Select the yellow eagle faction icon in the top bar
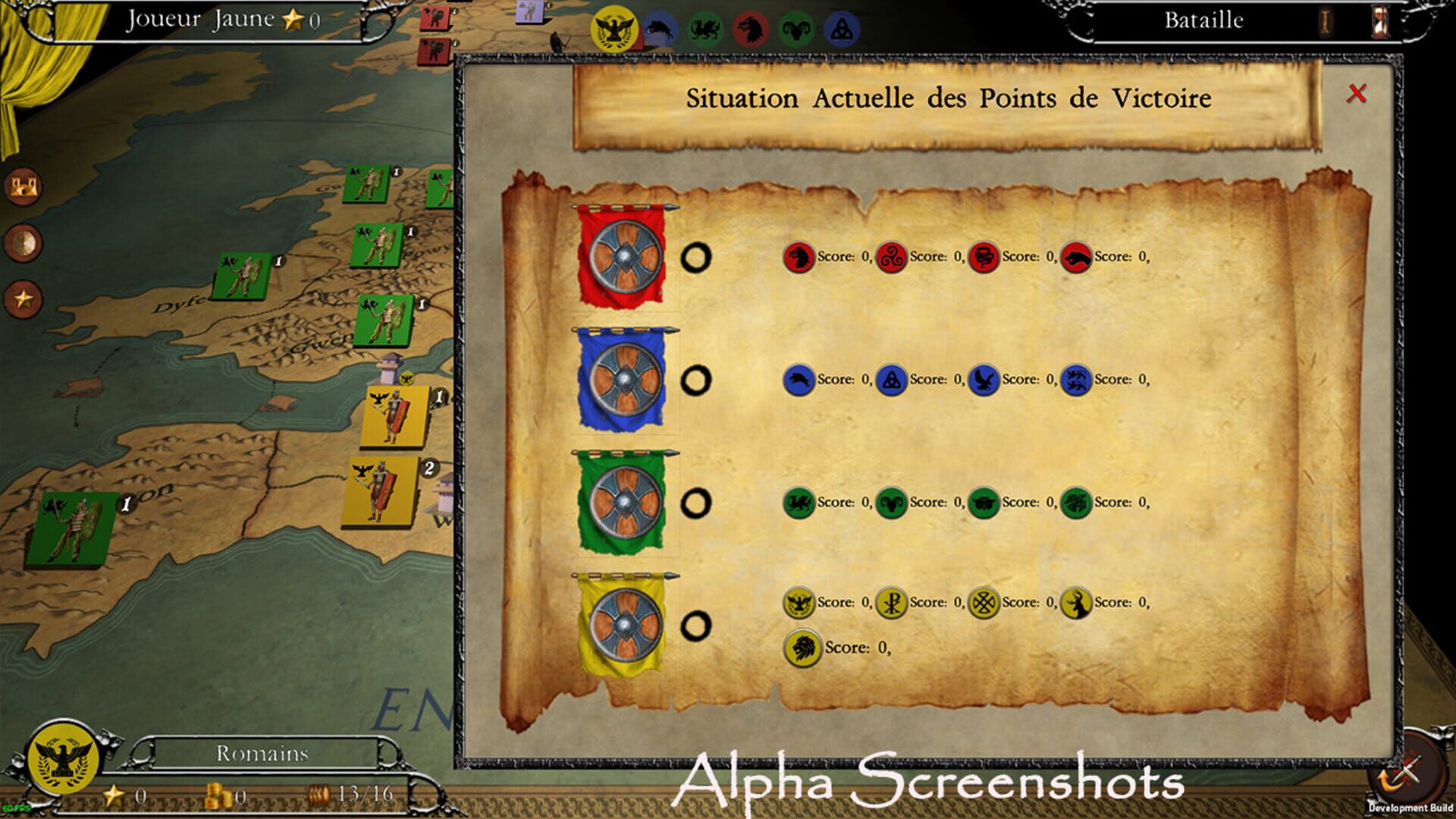This screenshot has height=819, width=1456. point(614,27)
